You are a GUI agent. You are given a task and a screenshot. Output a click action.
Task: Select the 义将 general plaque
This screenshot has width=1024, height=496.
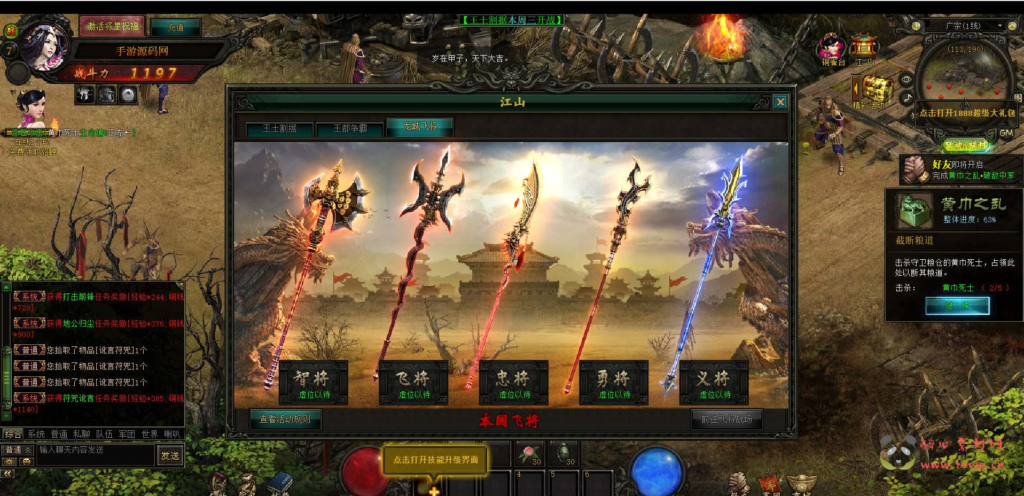[x=714, y=382]
